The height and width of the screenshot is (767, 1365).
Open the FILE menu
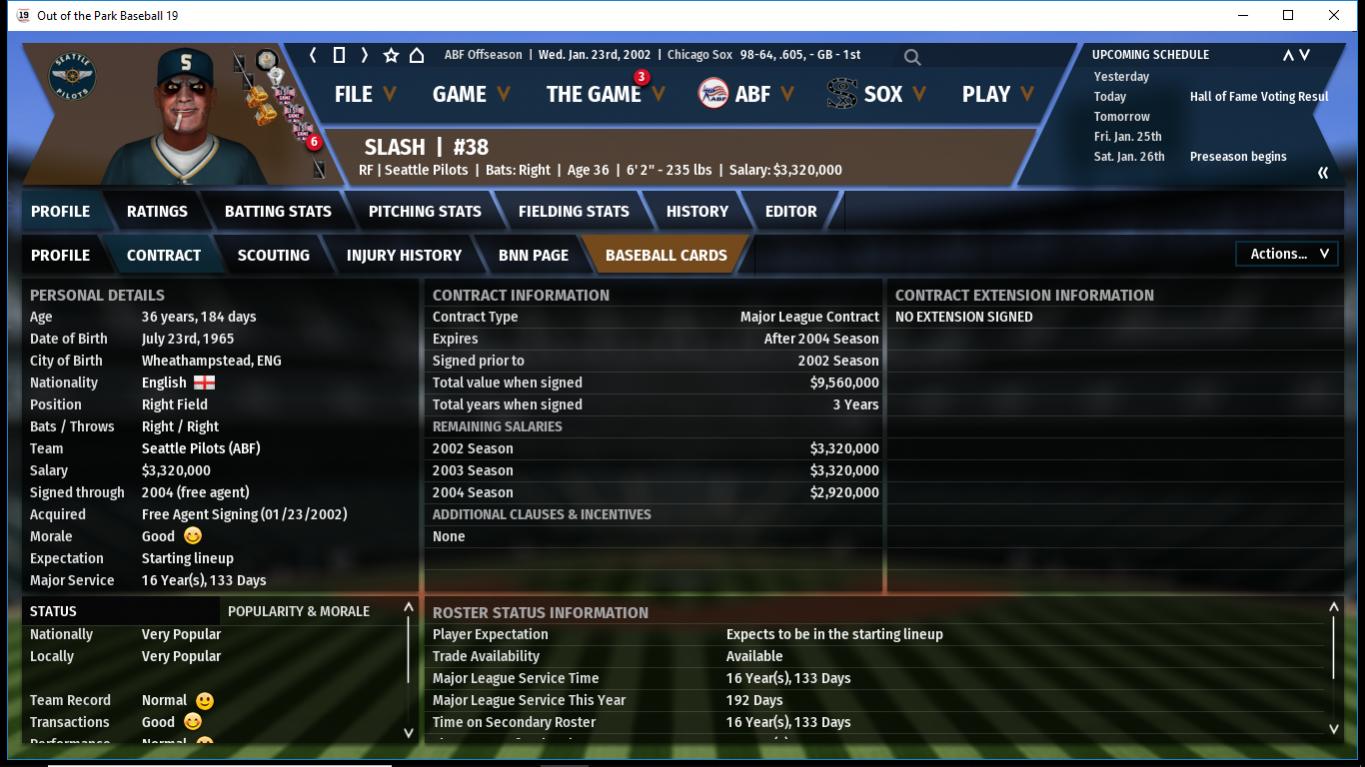click(365, 94)
